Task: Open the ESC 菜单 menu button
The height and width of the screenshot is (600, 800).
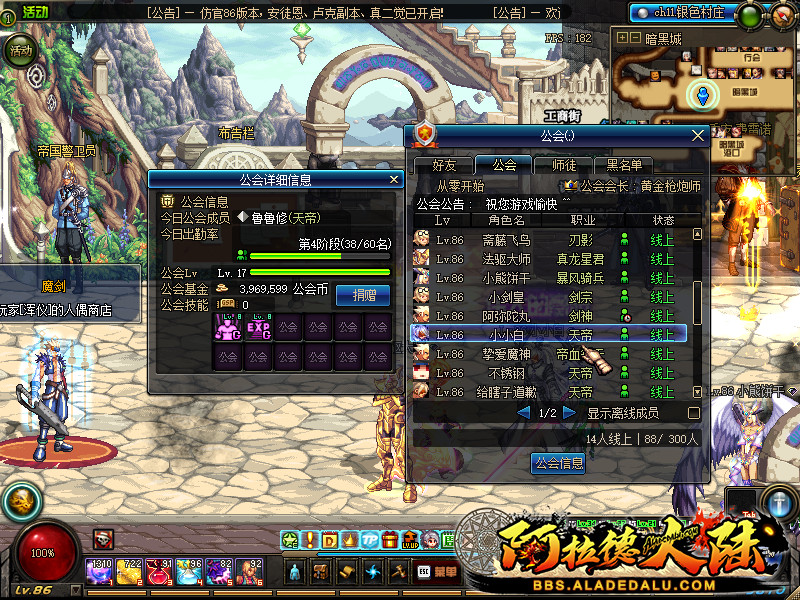Action: [435, 571]
